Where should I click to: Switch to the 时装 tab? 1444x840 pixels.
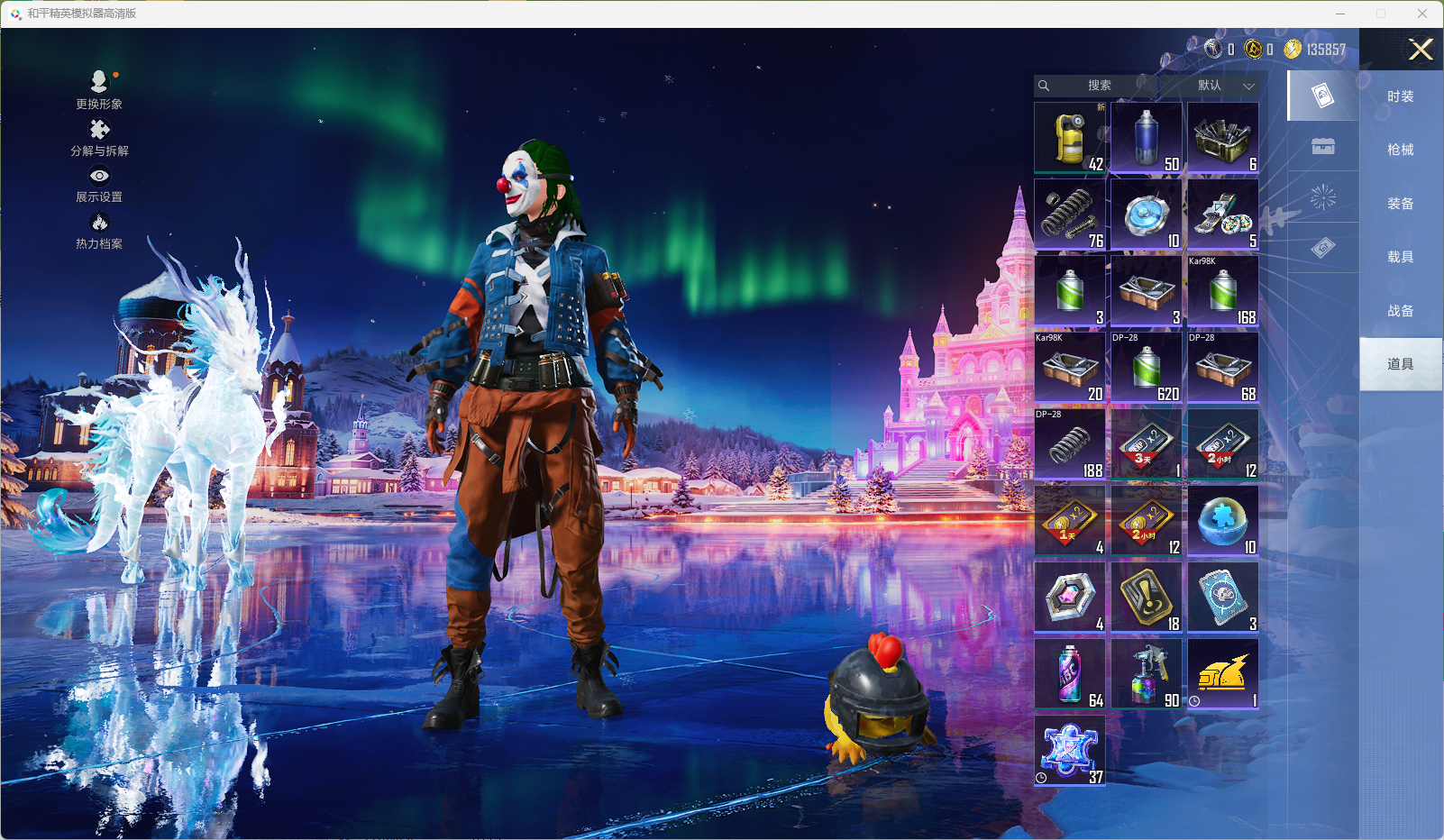coord(1400,96)
